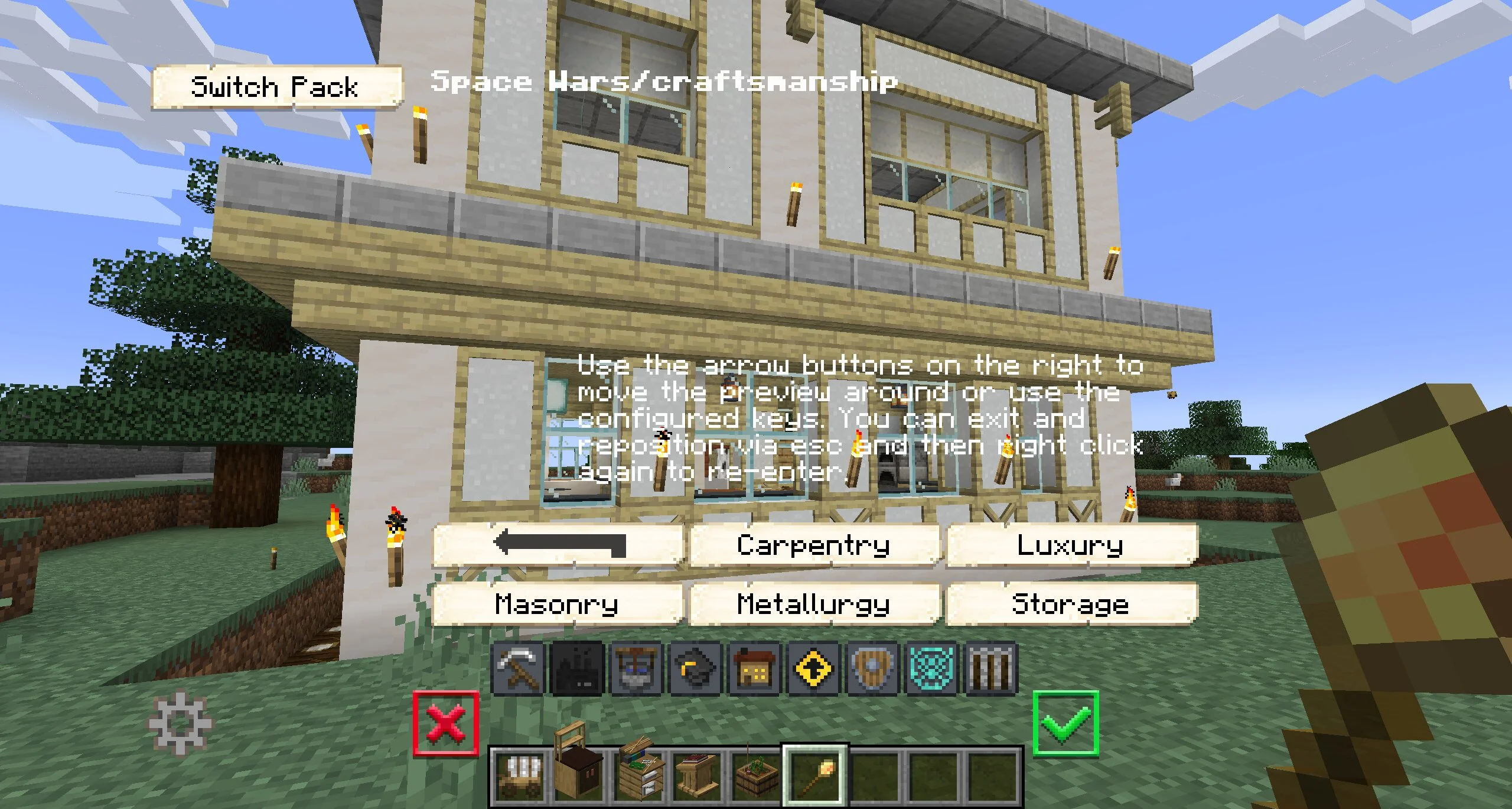Select the red-roofed house tab

[755, 668]
